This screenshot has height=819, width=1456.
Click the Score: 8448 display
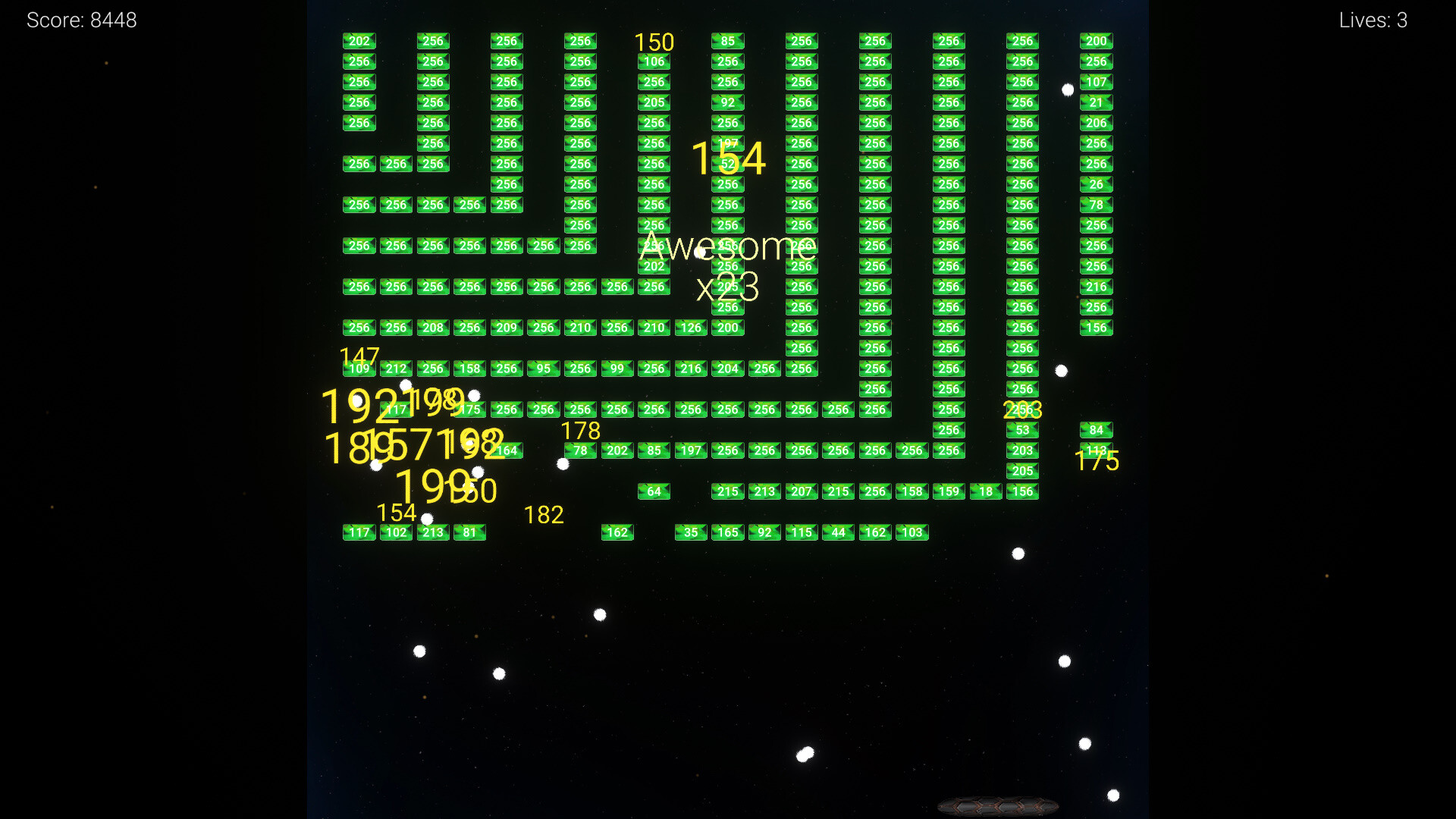[81, 20]
